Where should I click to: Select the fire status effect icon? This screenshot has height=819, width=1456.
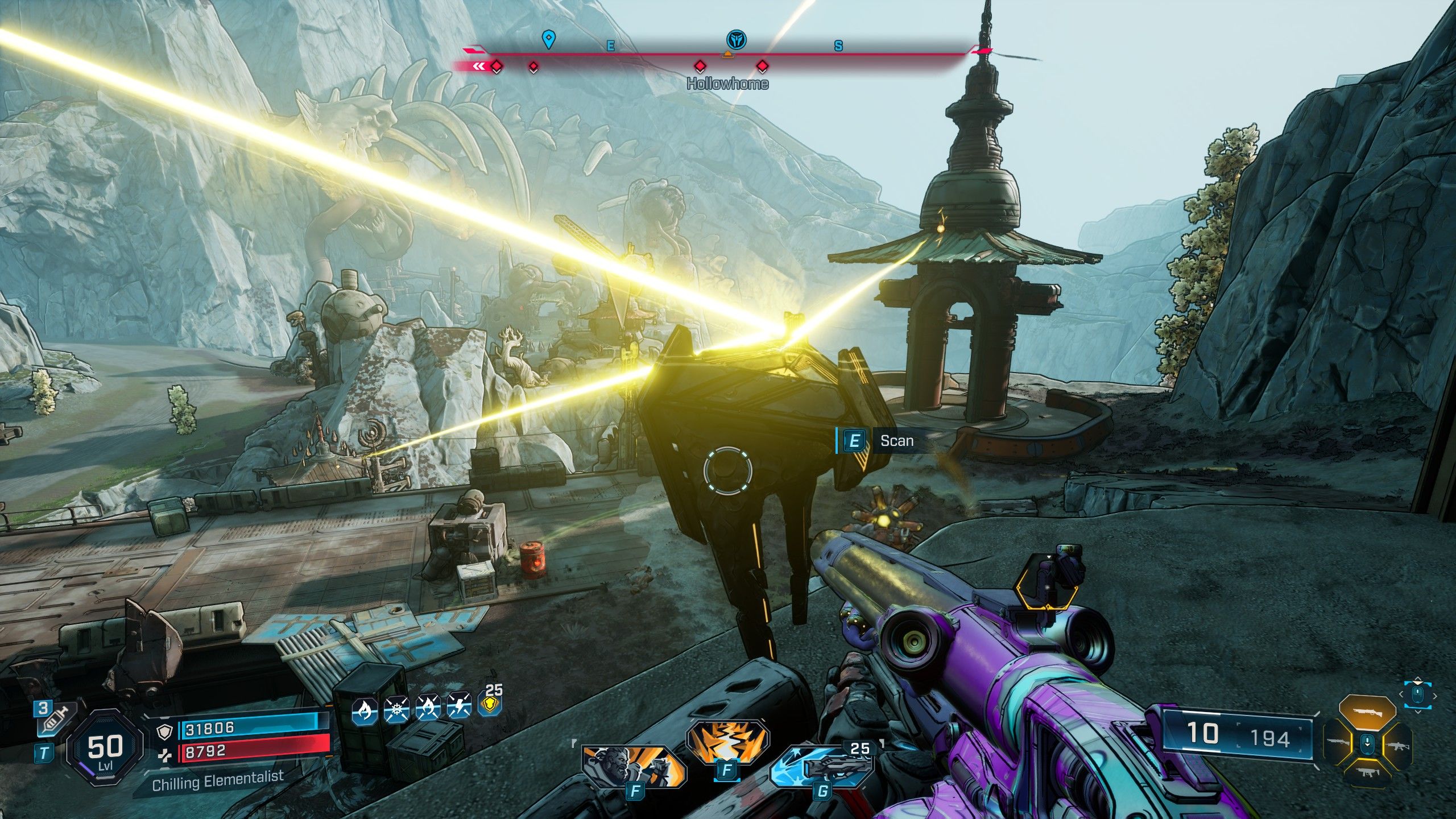click(x=365, y=710)
